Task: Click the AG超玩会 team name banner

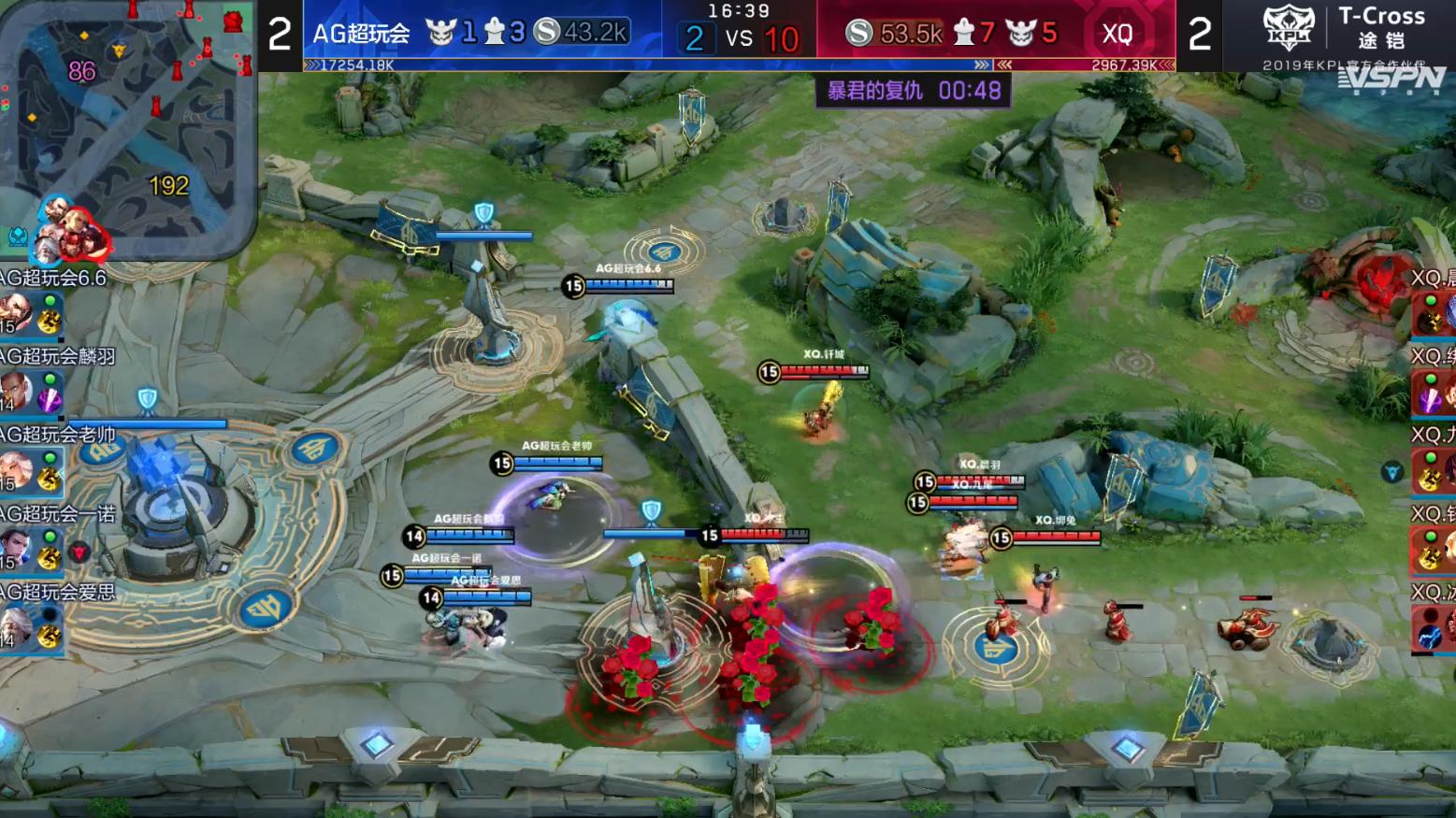Action: [x=362, y=34]
